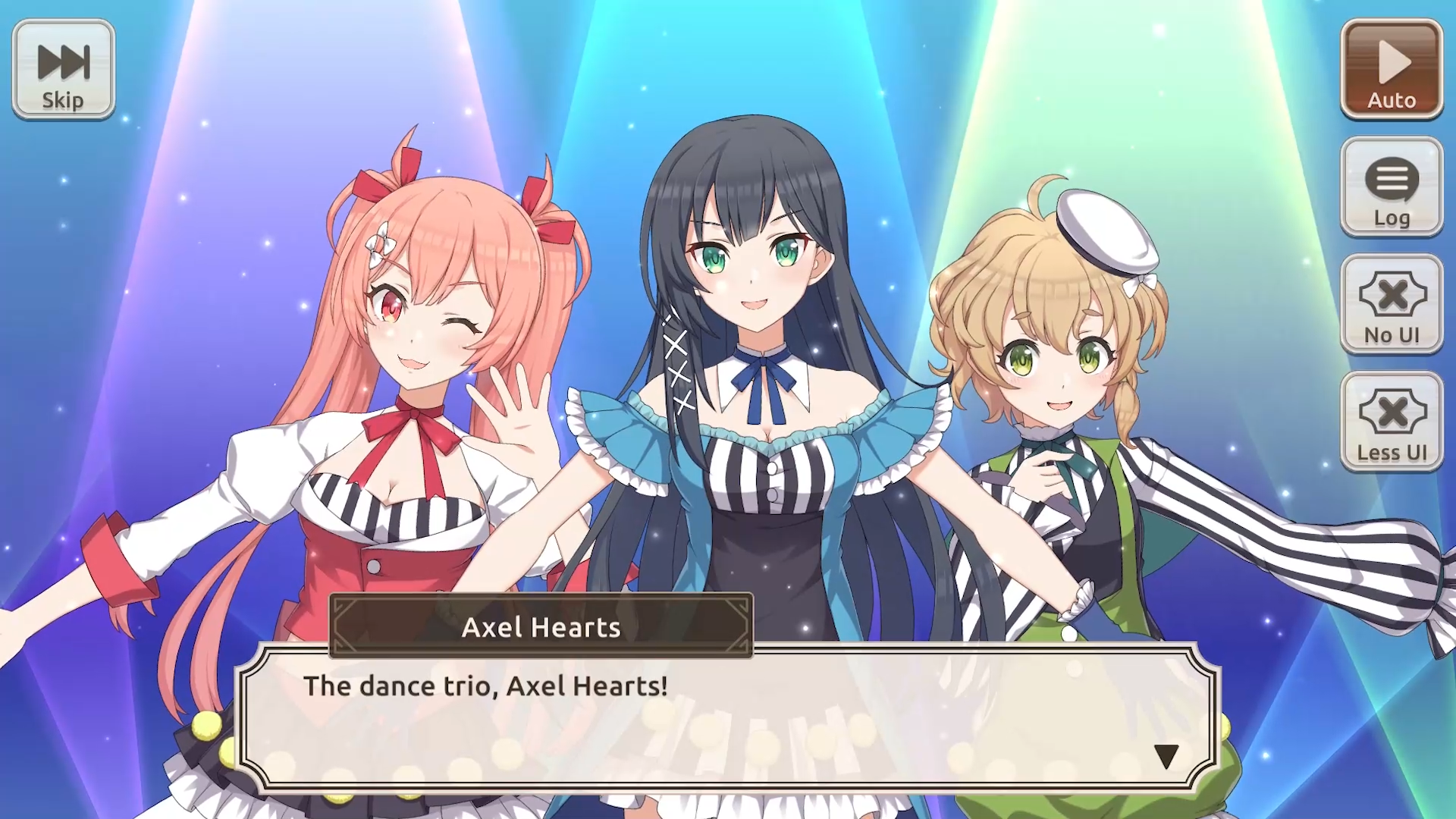Toggle Auto mode for dialogue playback
The image size is (1456, 819).
pos(1391,67)
